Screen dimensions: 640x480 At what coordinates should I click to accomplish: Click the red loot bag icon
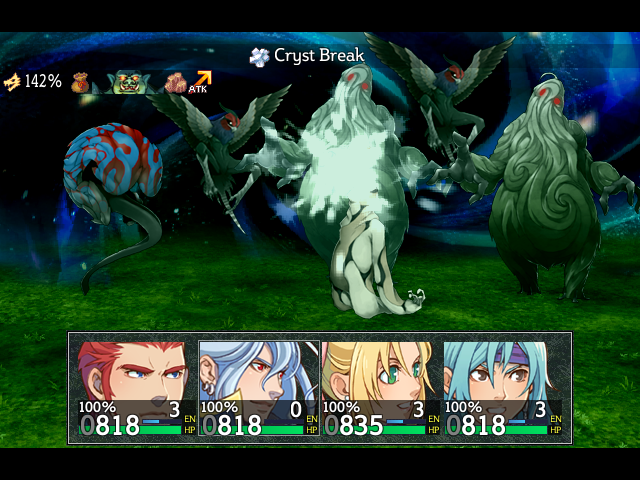(x=80, y=82)
